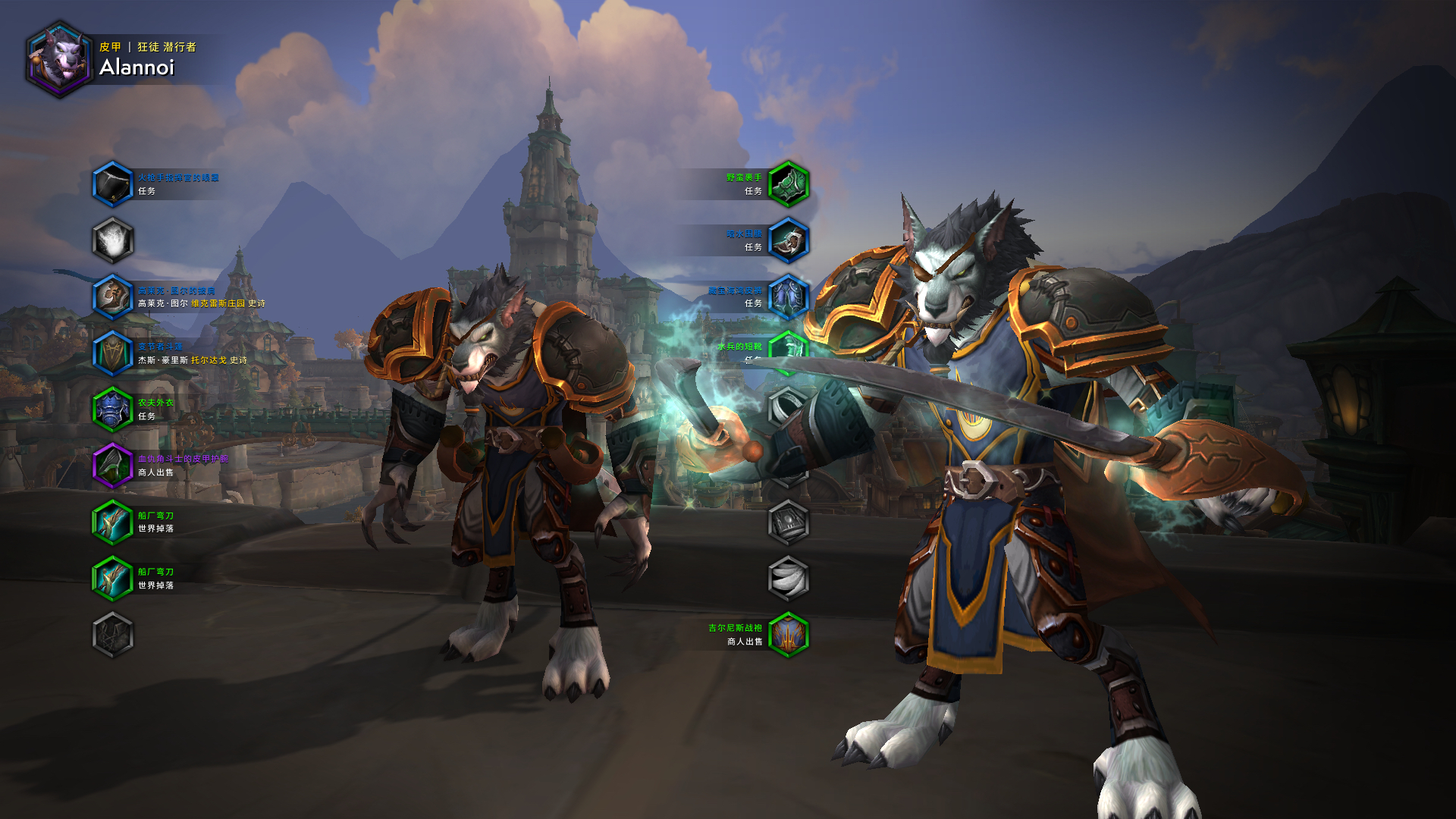Open the 吉尔尼斯战袍 tabard slot
1456x819 pixels.
(789, 635)
